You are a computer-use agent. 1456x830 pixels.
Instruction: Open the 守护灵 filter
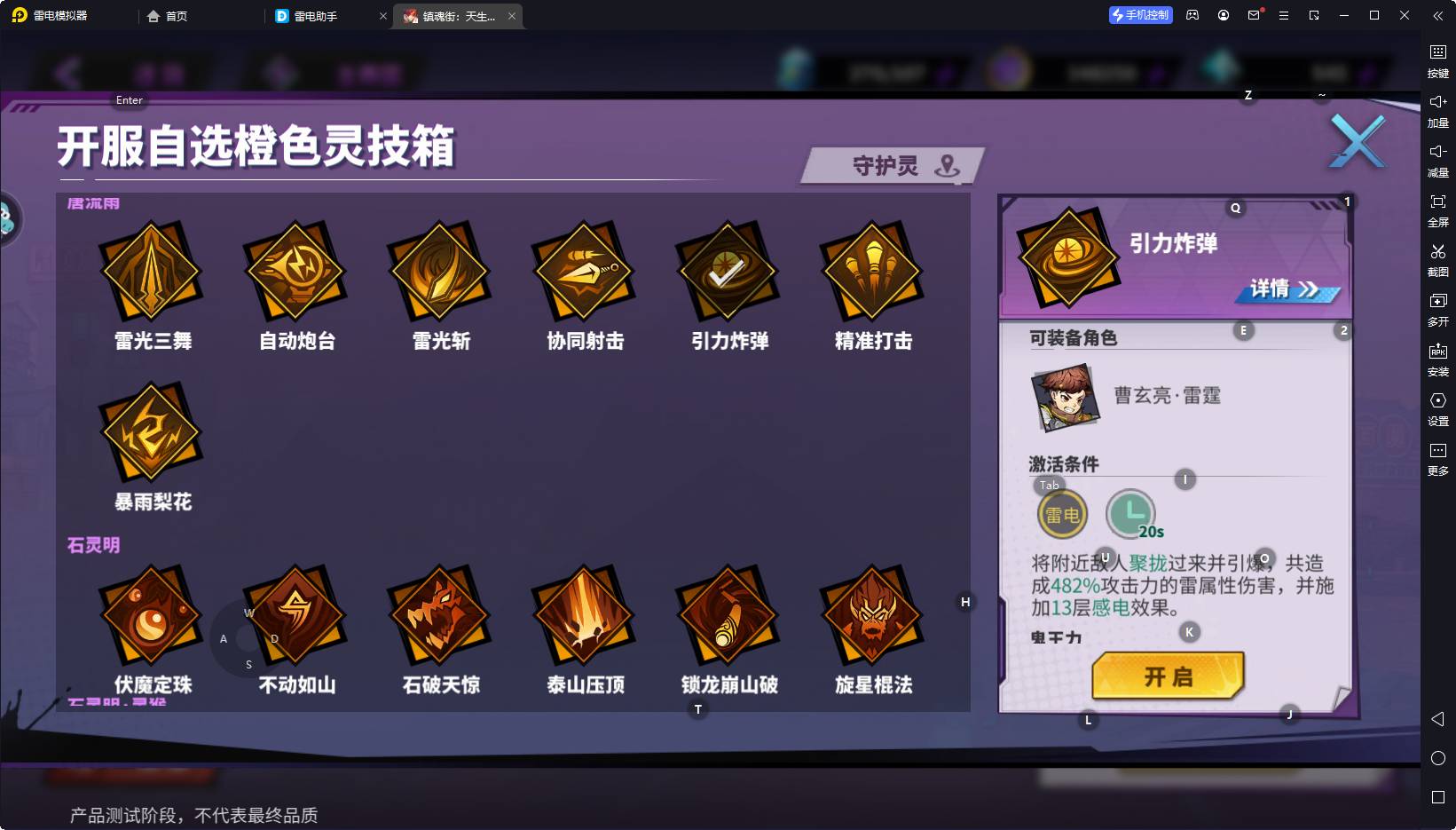(x=892, y=166)
